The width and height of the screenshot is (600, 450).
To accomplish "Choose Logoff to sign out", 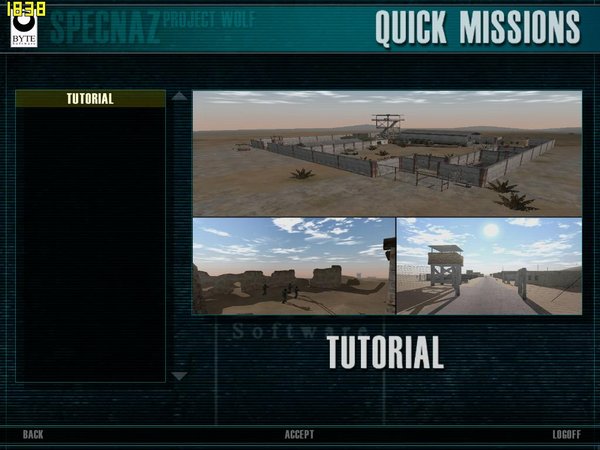I will (x=567, y=434).
